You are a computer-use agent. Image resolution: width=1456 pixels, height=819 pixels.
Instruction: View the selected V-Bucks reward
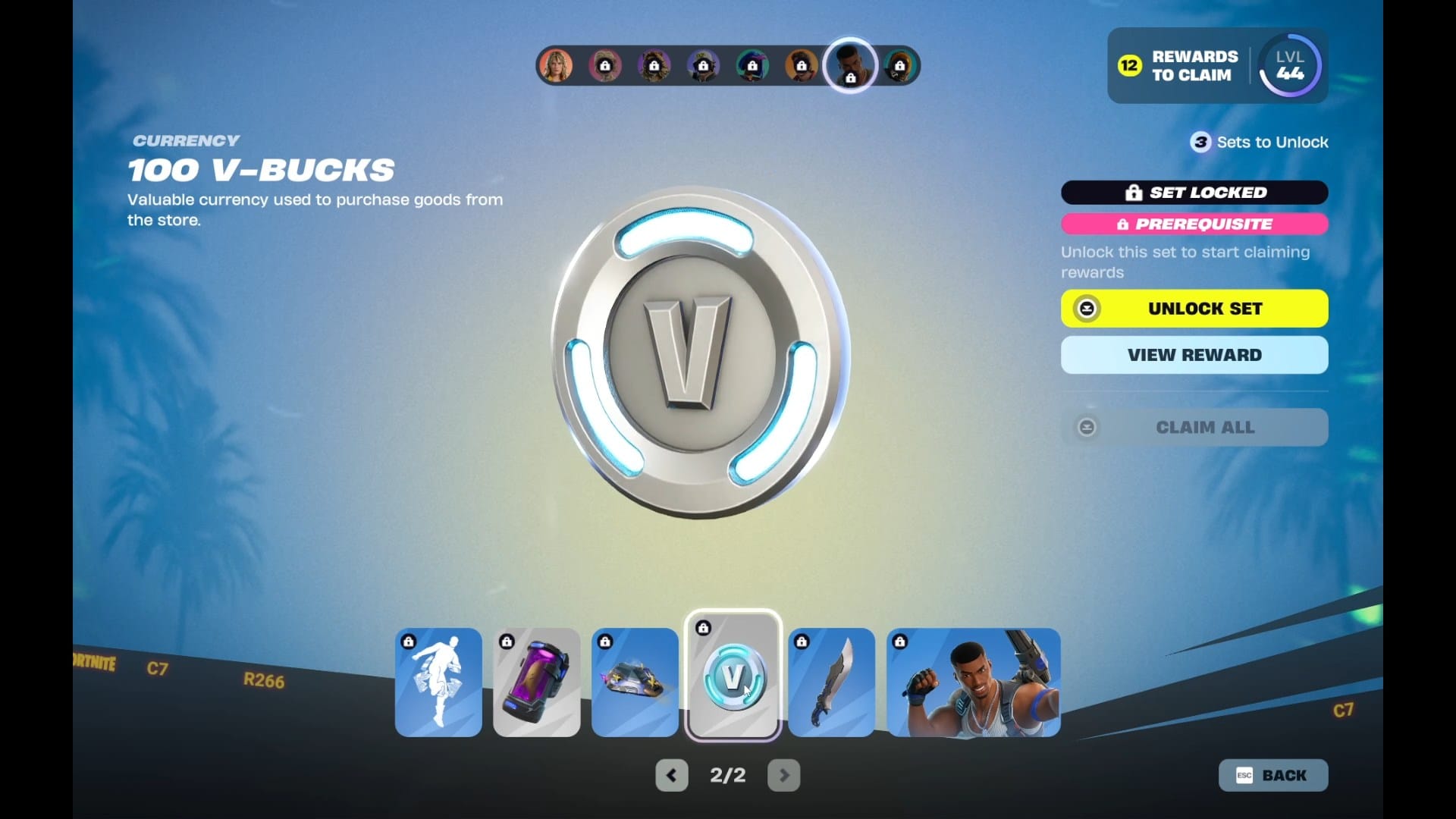click(x=1194, y=355)
